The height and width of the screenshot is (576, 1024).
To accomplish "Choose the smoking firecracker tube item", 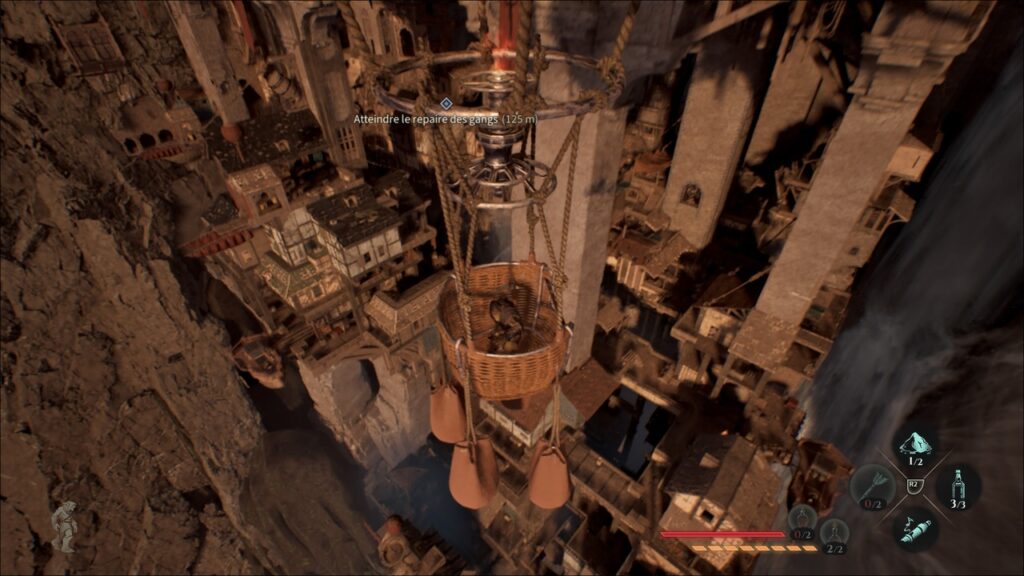I will [x=914, y=527].
